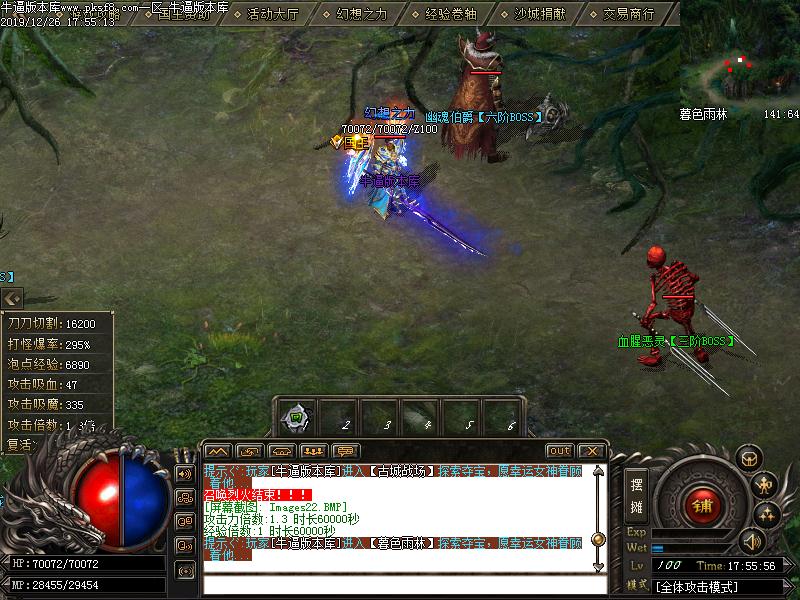Select hotbar slot 1 item
This screenshot has height=600, width=800.
point(296,416)
